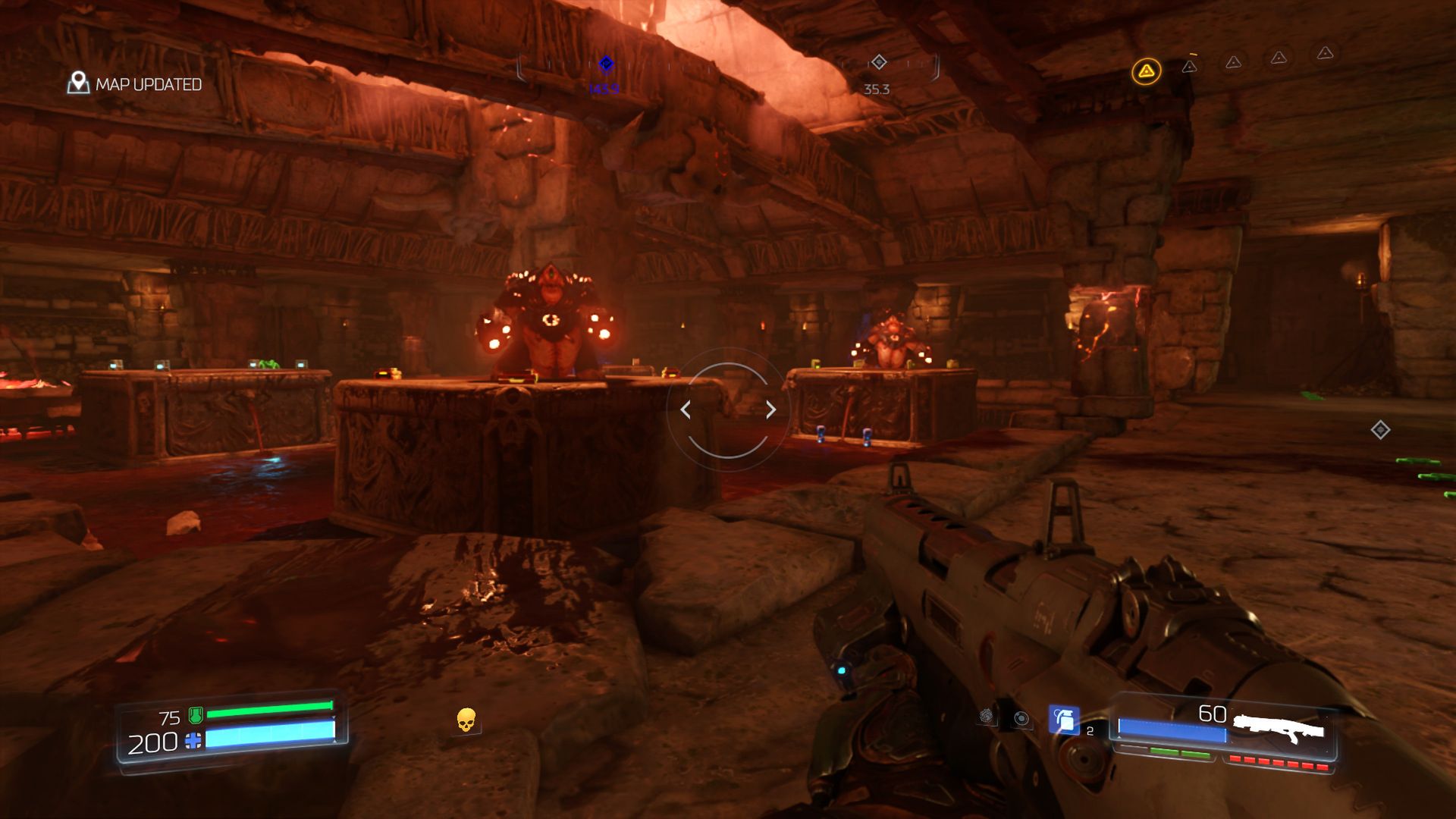Screen dimensions: 1456x819
Task: Click the small arrow on the ammo bar
Action: coord(1119,736)
